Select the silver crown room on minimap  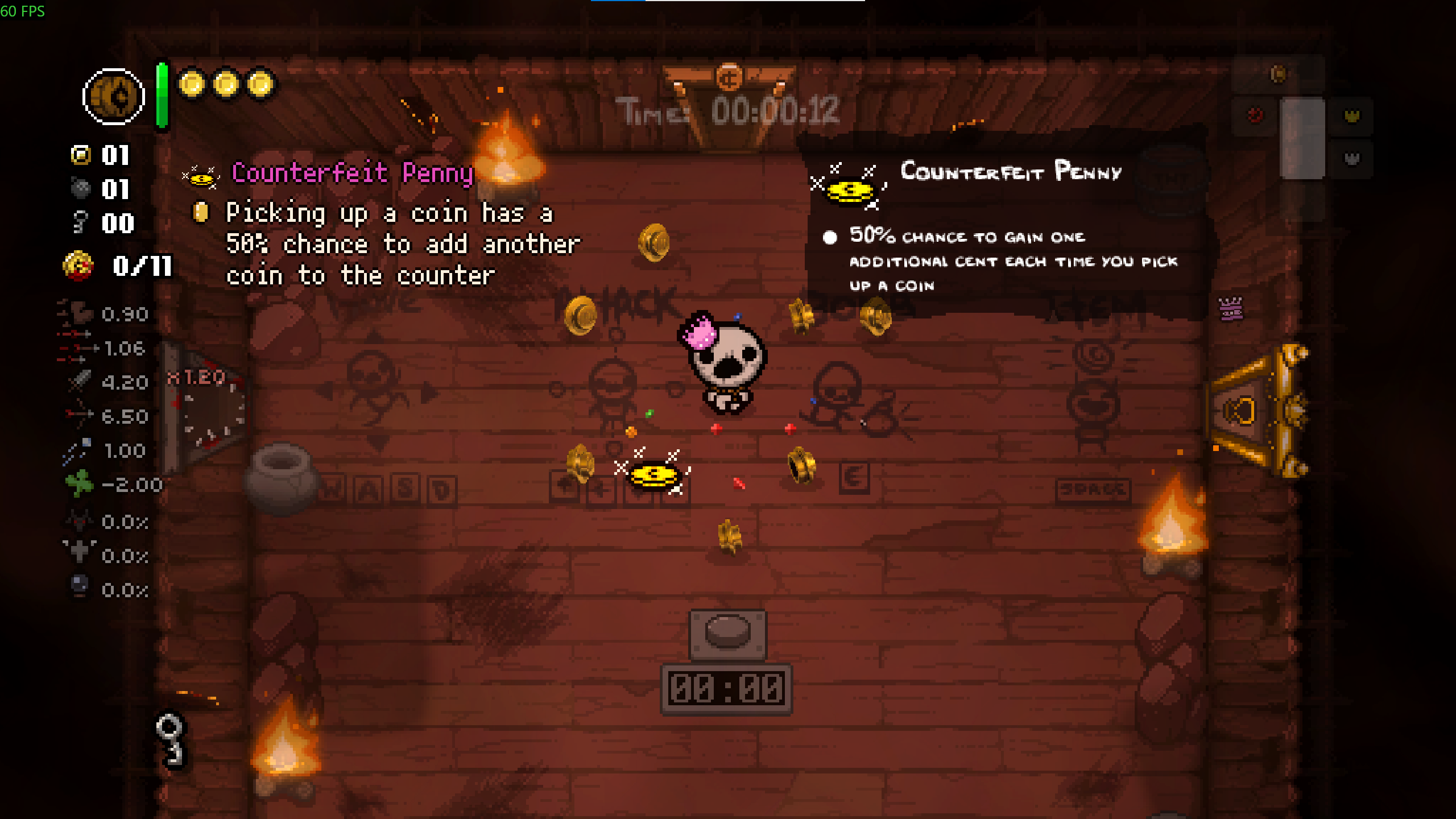(x=1351, y=159)
